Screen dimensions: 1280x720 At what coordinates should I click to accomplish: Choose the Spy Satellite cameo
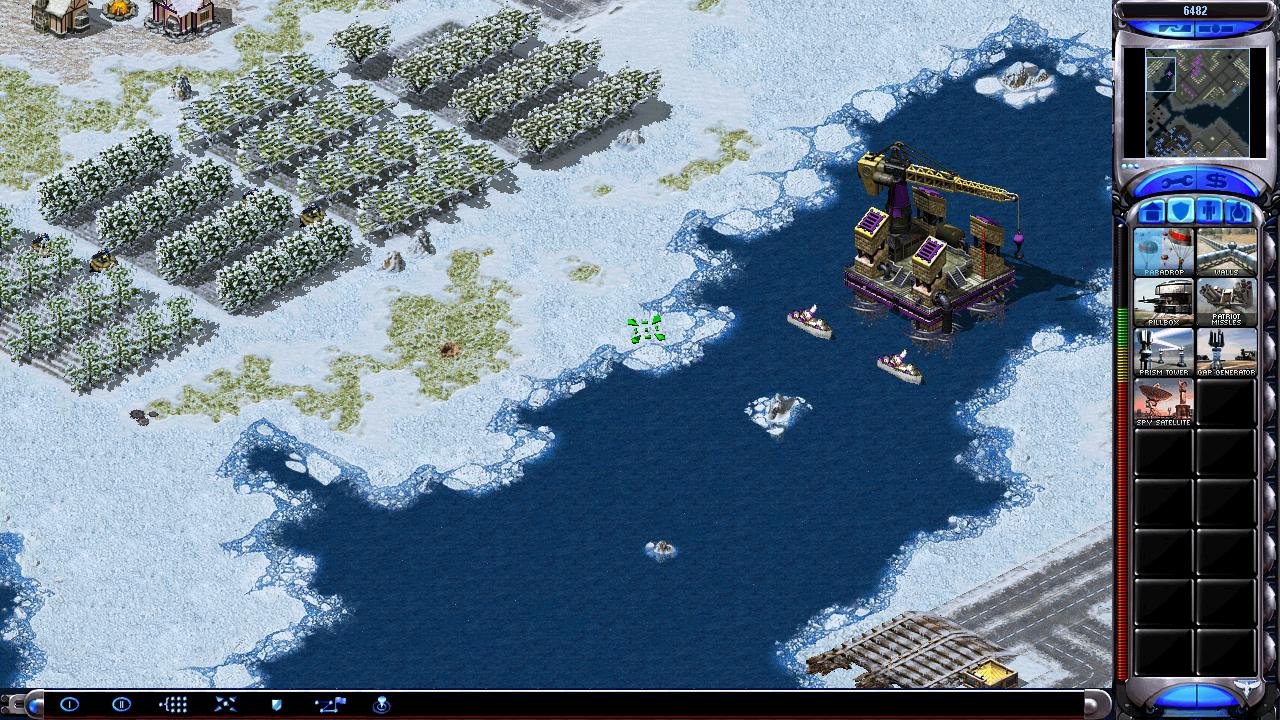(x=1164, y=402)
